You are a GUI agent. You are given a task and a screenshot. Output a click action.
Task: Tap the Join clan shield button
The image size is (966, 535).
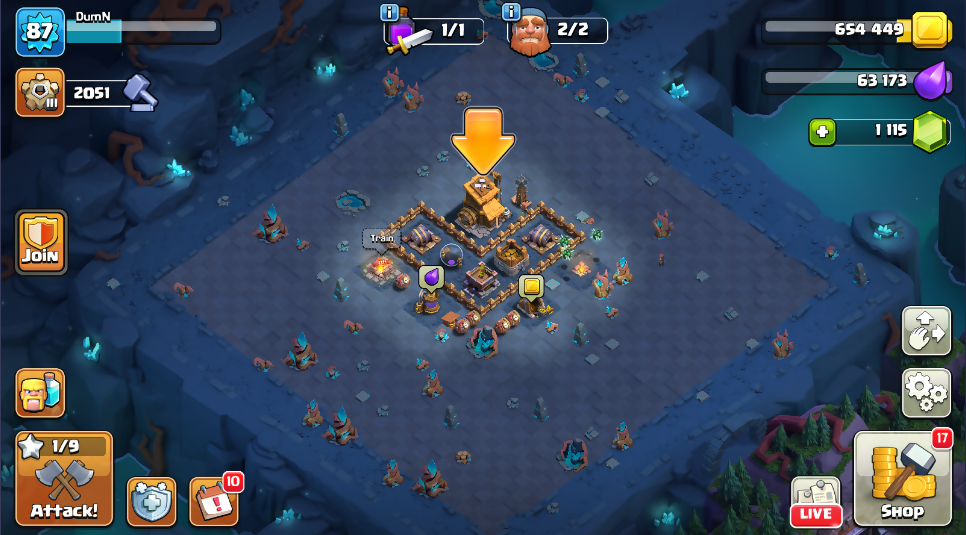[x=41, y=241]
